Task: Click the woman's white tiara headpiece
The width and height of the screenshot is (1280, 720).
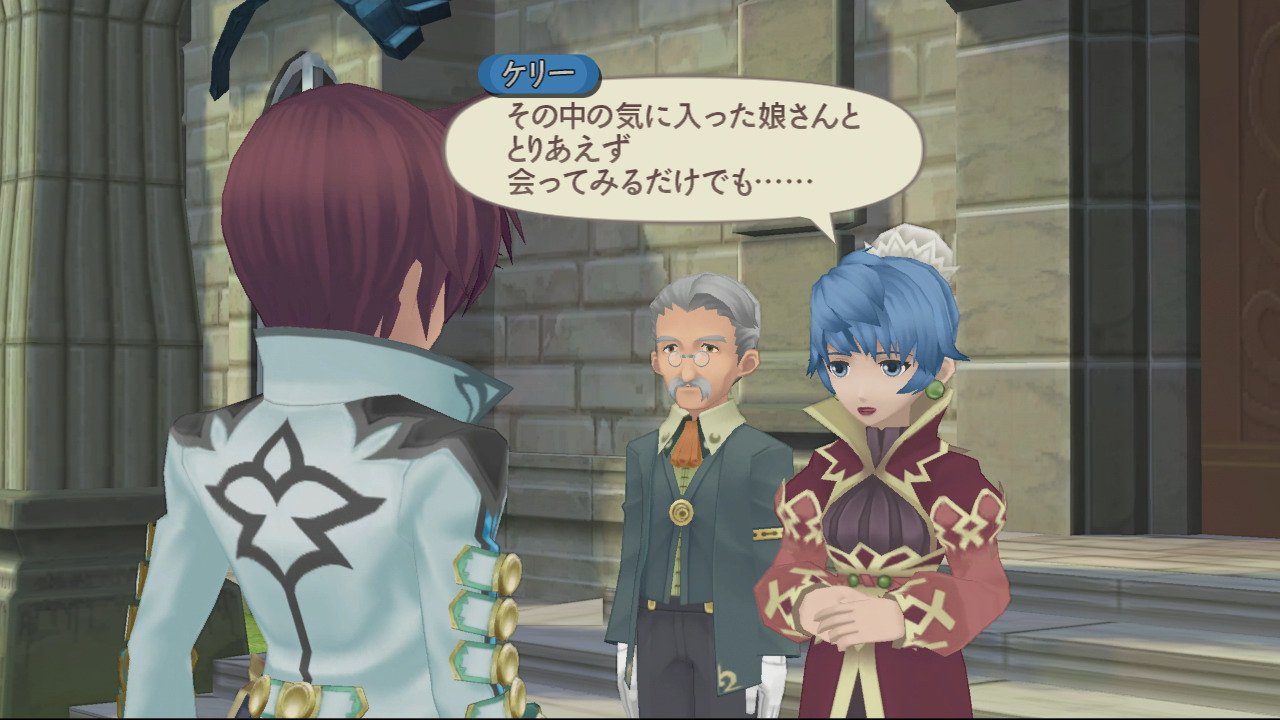Action: (912, 244)
